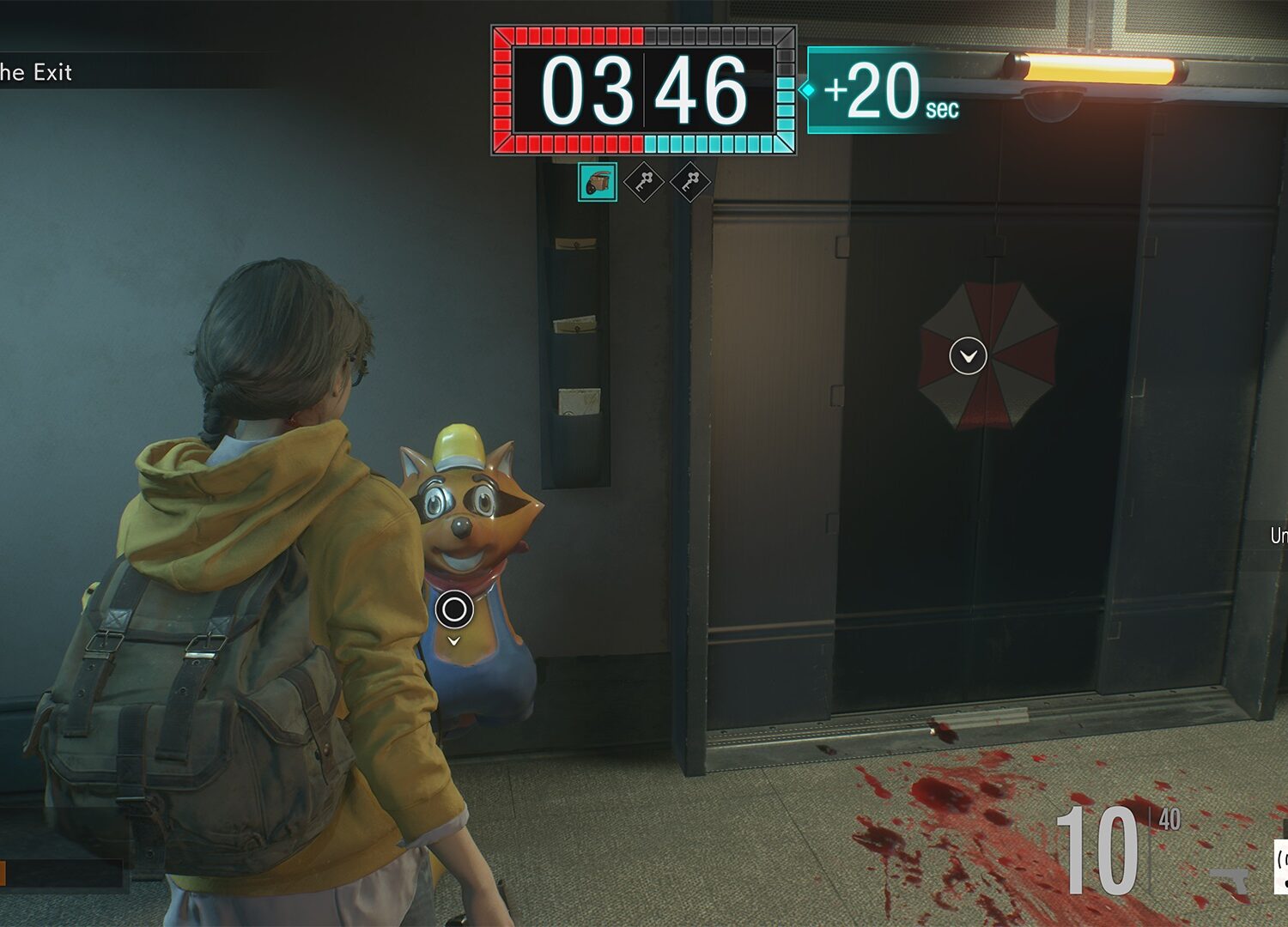Open the Exit objective tracker
The height and width of the screenshot is (927, 1288).
click(36, 72)
